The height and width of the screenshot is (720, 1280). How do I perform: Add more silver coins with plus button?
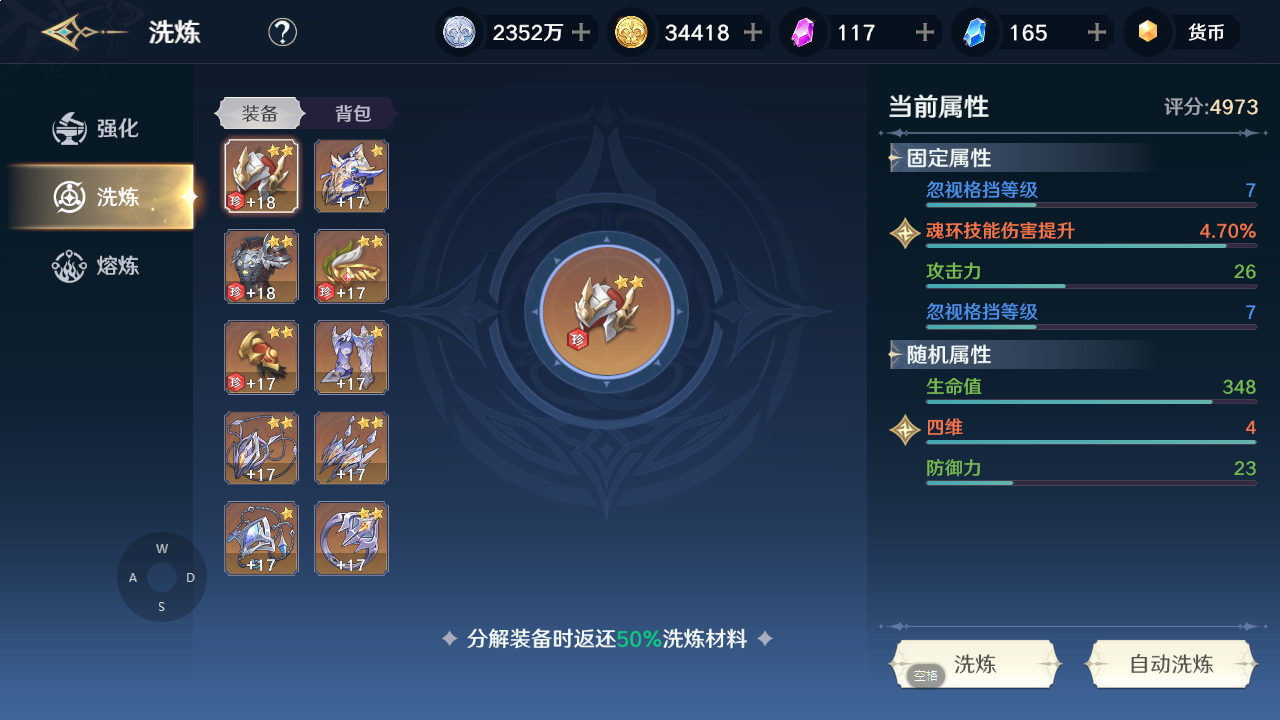point(581,32)
